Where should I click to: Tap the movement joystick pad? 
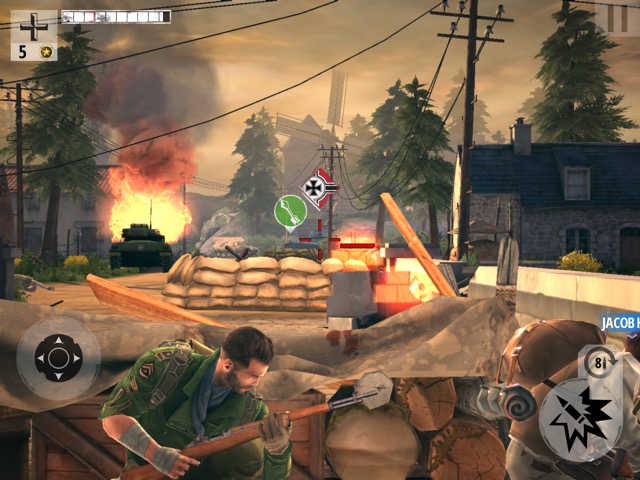(x=58, y=358)
